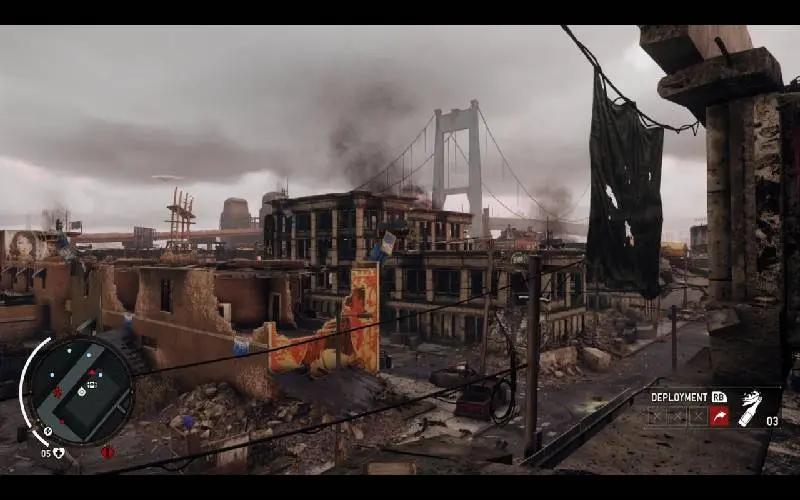
Task: Click the red alert icon under minimap
Action: tap(107, 452)
